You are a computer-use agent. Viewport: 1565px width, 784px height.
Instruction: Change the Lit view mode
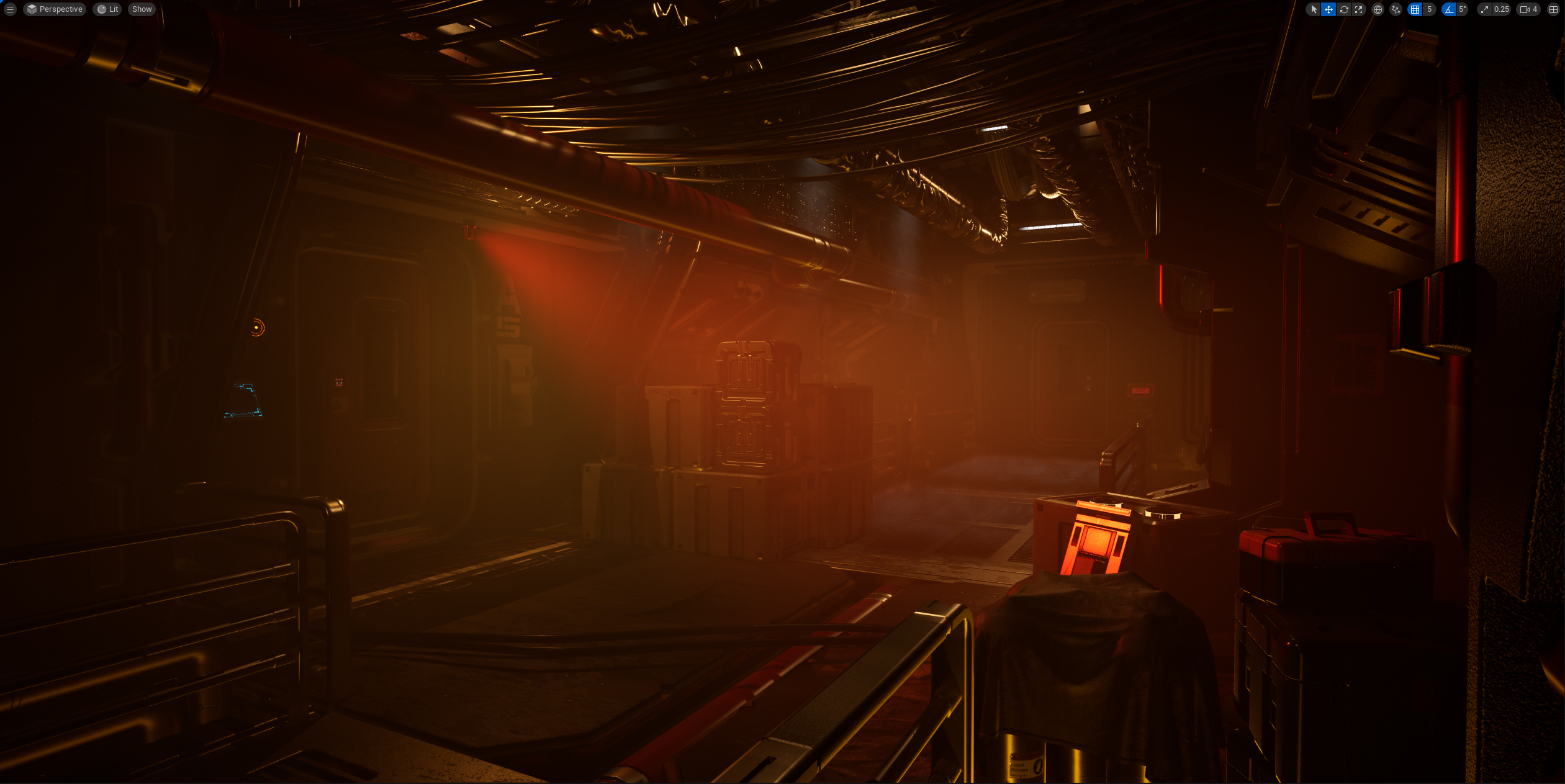[107, 9]
